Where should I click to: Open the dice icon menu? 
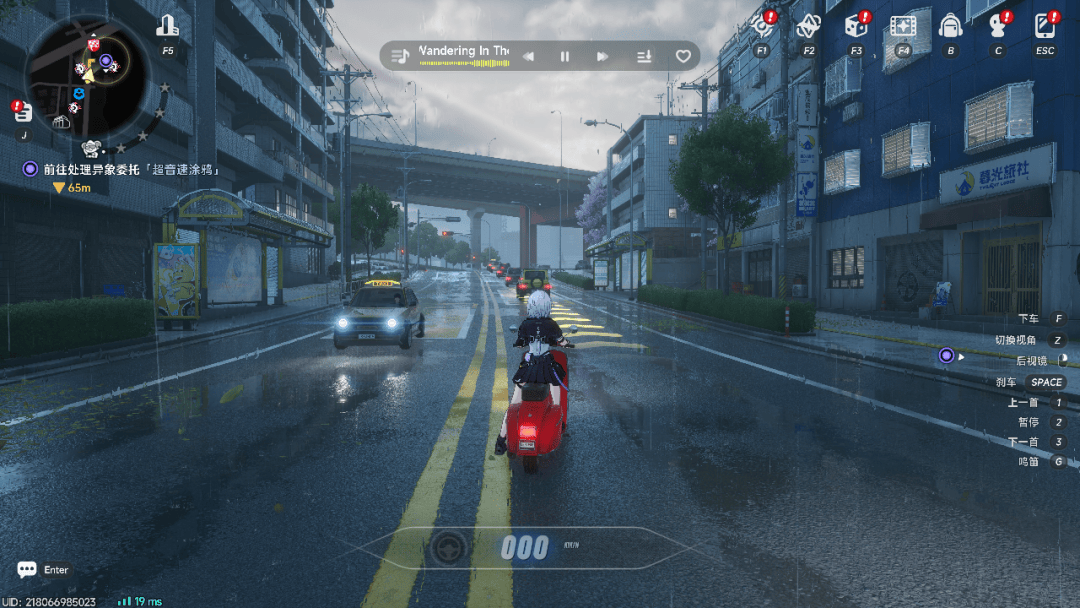[856, 27]
